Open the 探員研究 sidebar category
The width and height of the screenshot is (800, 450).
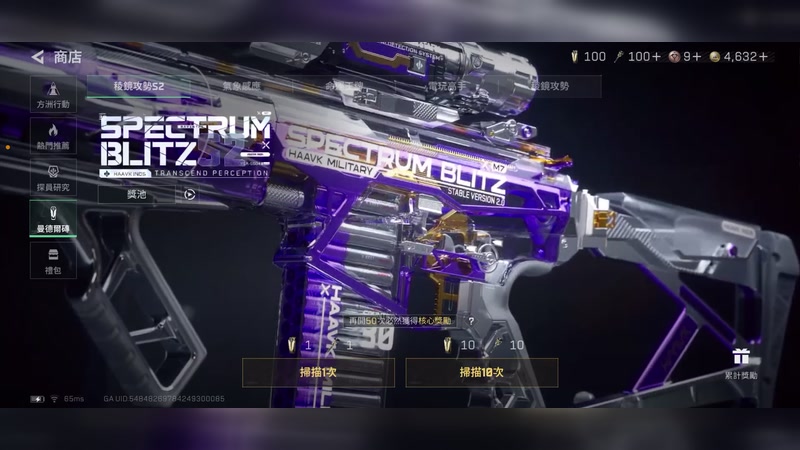tap(53, 177)
